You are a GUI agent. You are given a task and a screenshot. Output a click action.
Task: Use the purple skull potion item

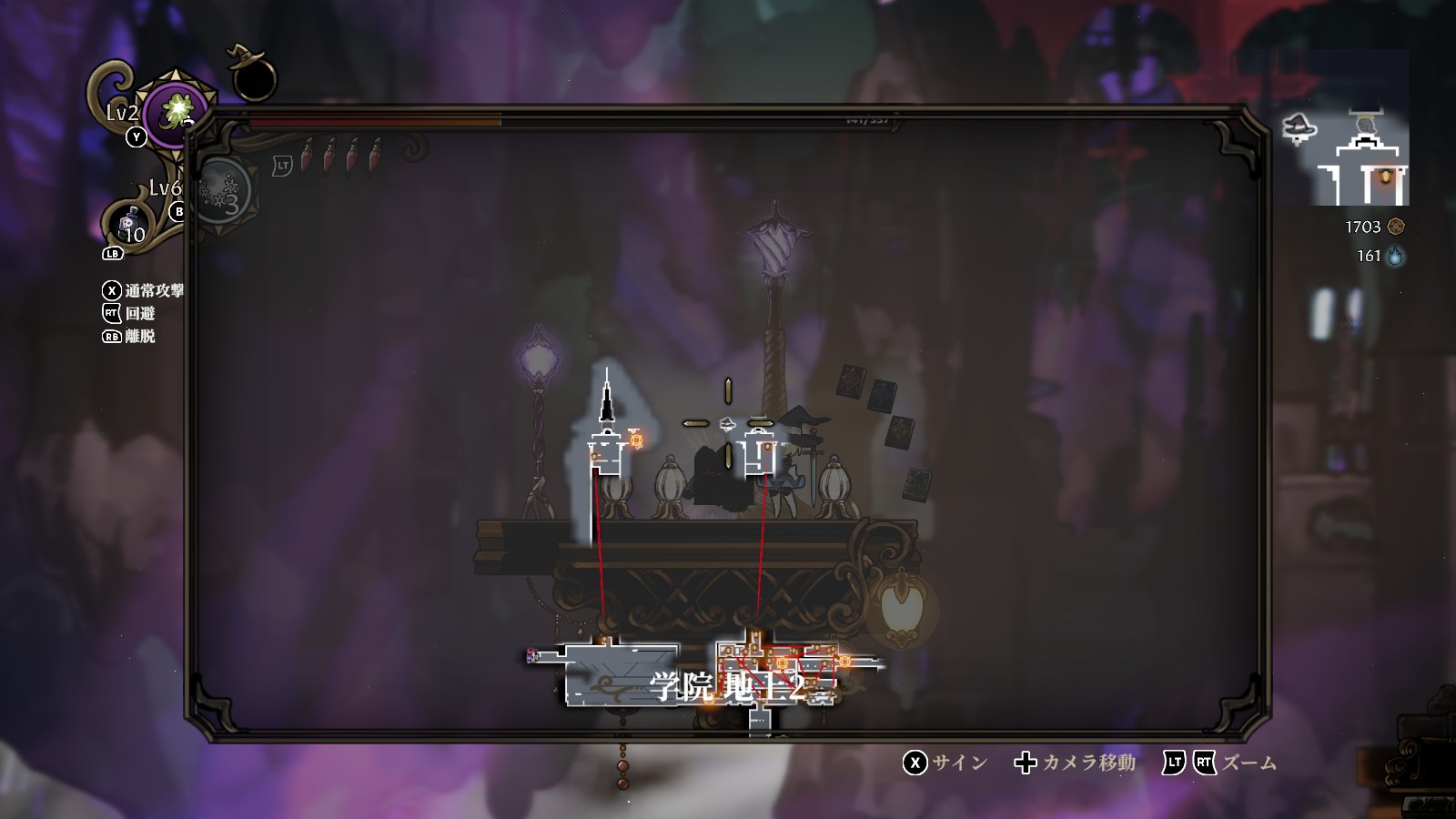(x=131, y=224)
